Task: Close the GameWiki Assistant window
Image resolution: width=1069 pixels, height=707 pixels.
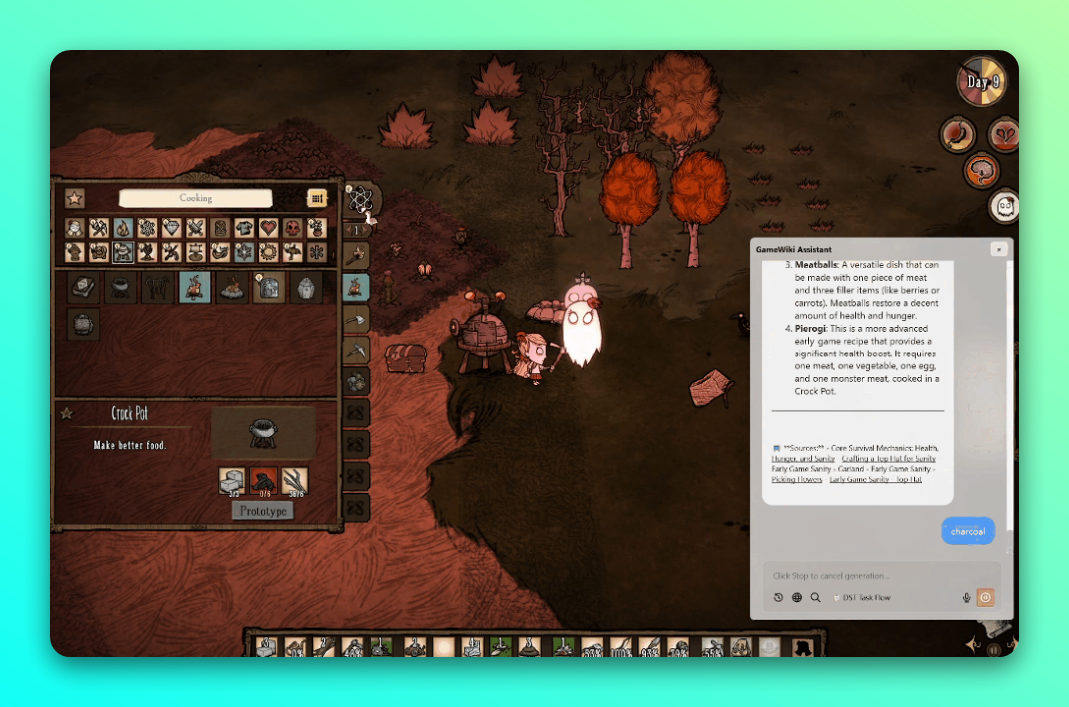Action: (x=997, y=249)
